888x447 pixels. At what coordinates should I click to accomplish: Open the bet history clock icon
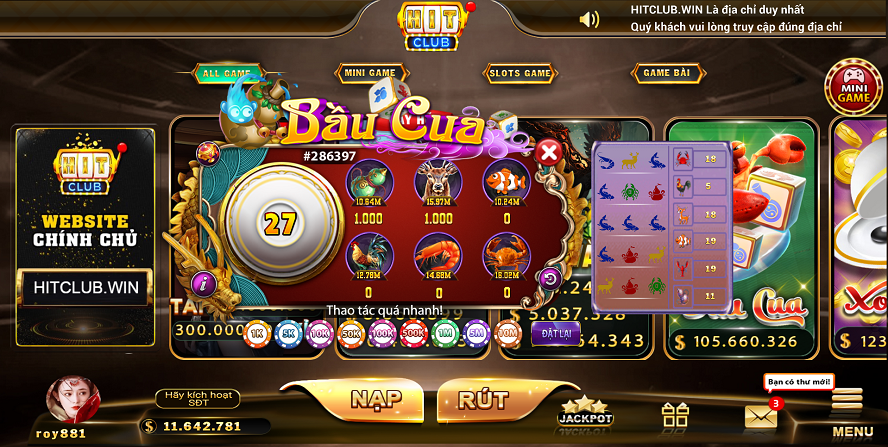[549, 278]
